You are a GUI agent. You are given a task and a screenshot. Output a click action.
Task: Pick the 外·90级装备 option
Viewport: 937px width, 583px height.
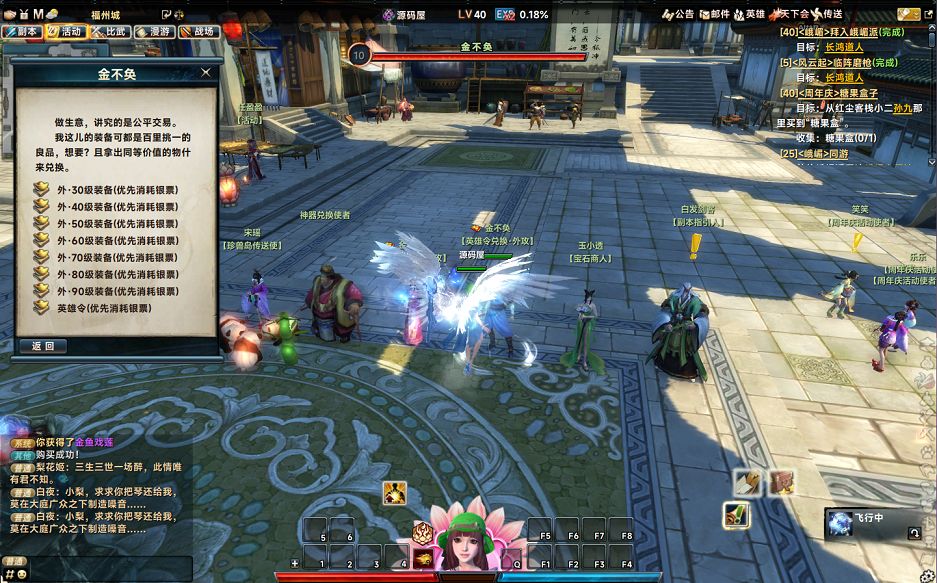click(118, 291)
